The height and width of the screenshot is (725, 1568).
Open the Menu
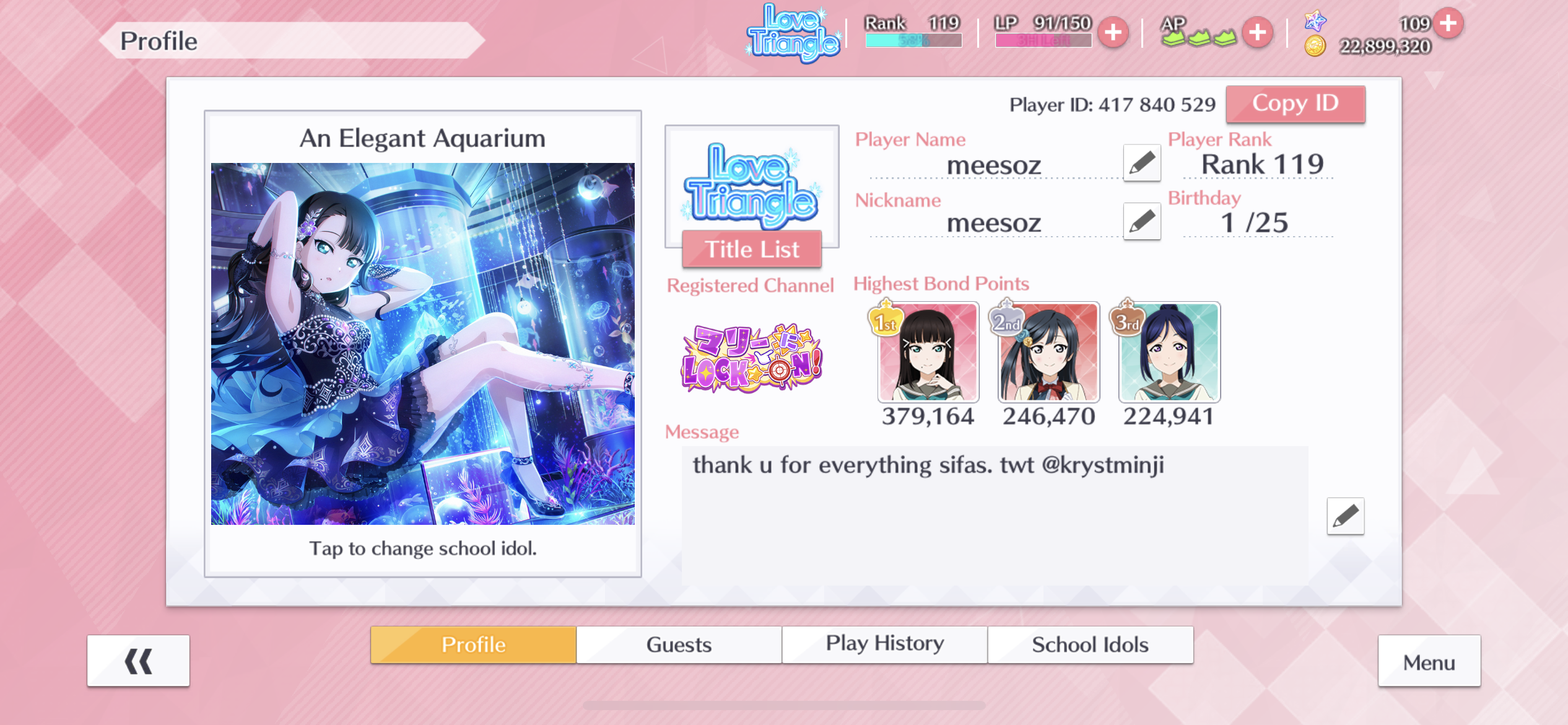tap(1429, 662)
